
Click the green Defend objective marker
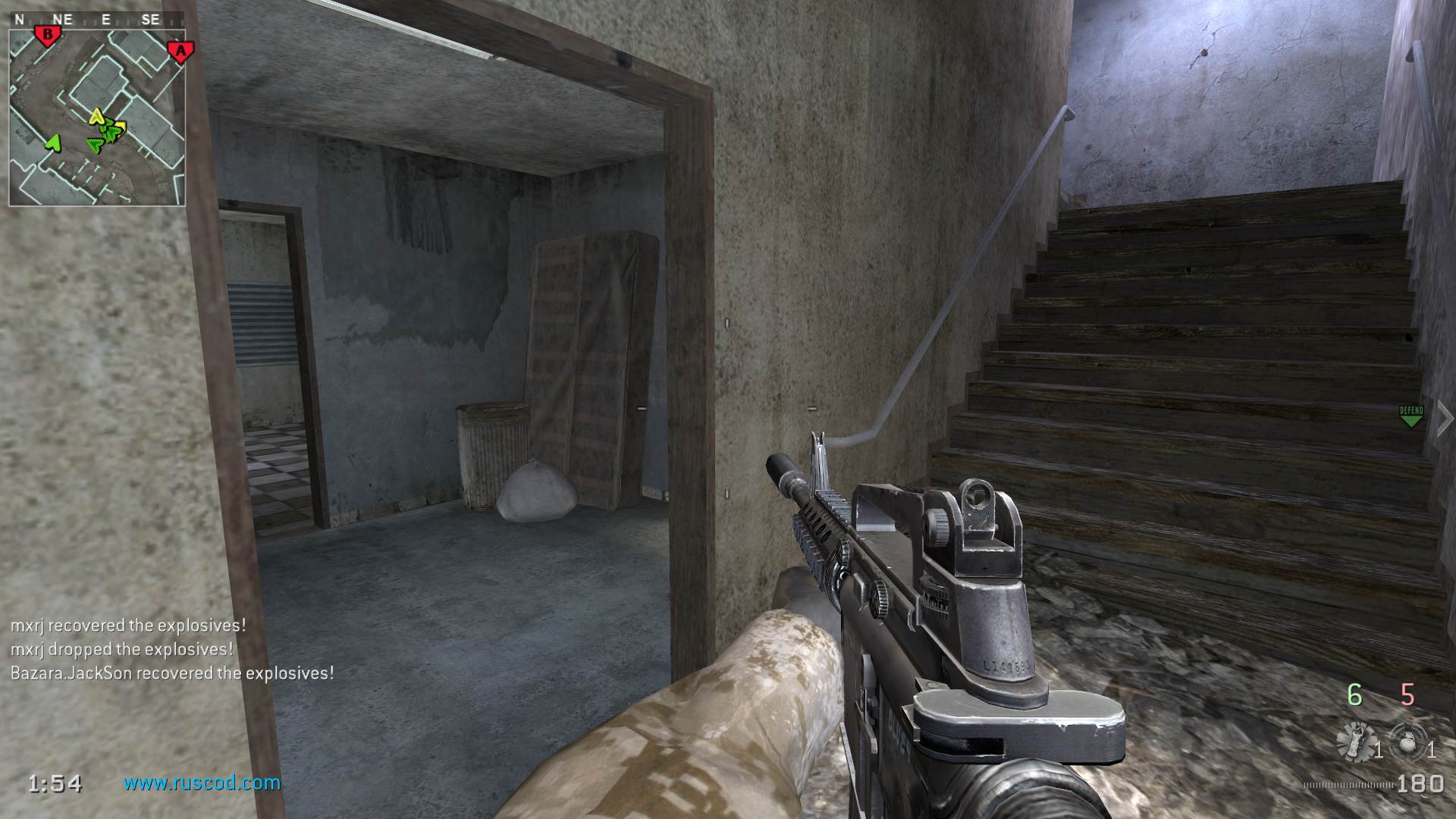(1410, 416)
